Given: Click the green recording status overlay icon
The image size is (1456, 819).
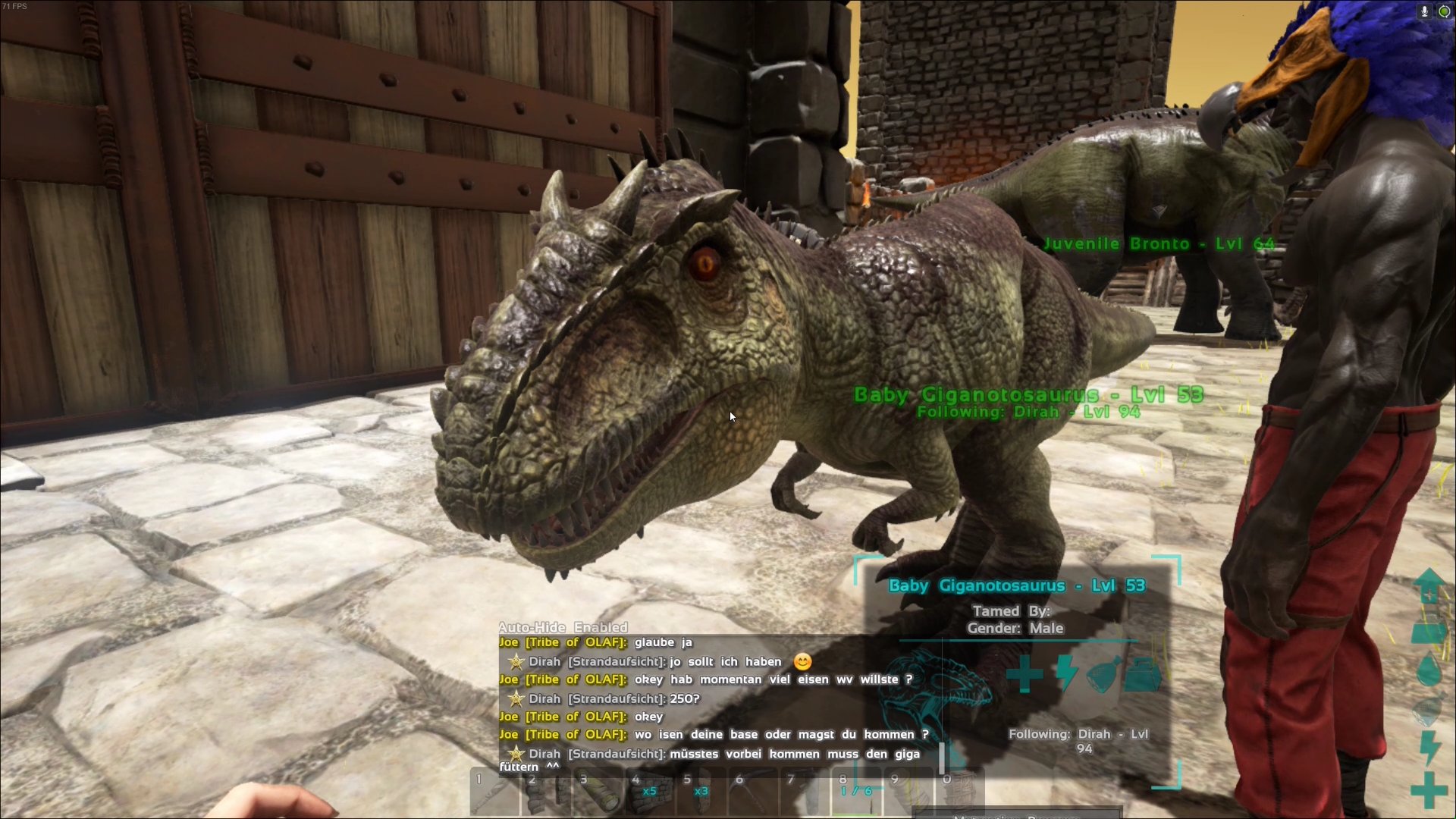Looking at the screenshot, I should coord(1444,11).
